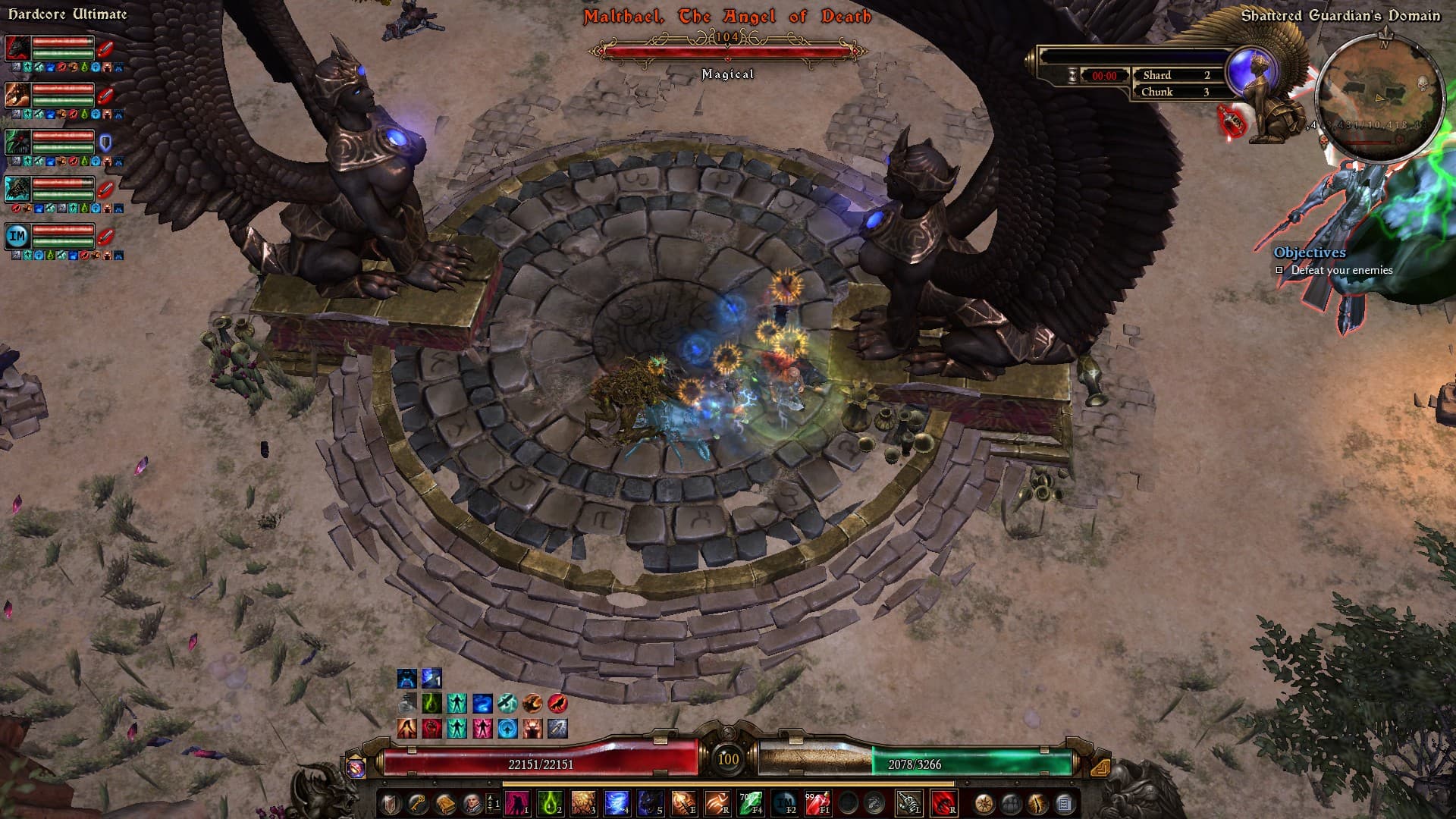Screen dimensions: 1456x819
Task: Activate the dark beast skill in slot 5
Action: tap(650, 803)
